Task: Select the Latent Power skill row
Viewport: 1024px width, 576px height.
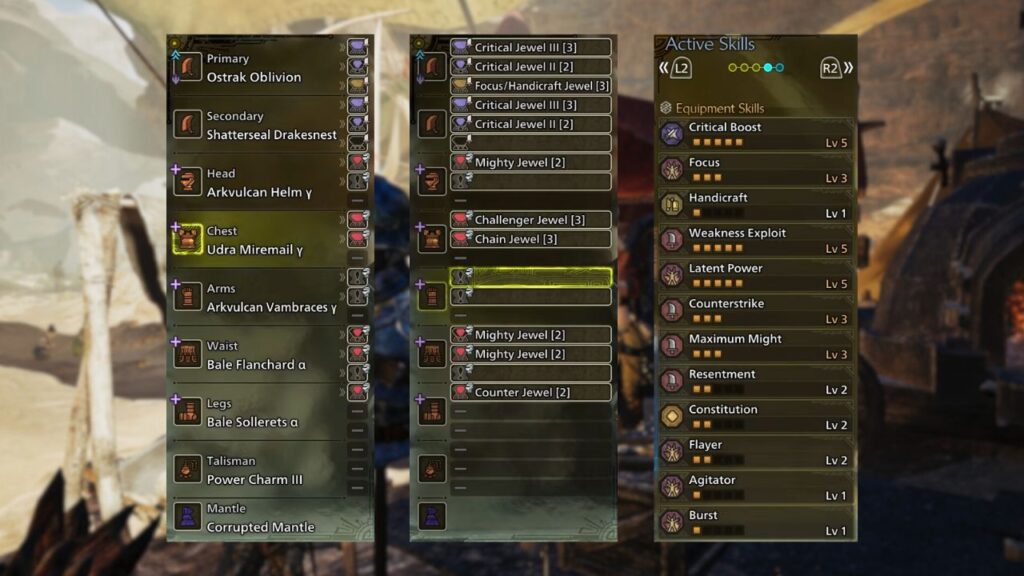Action: [755, 276]
